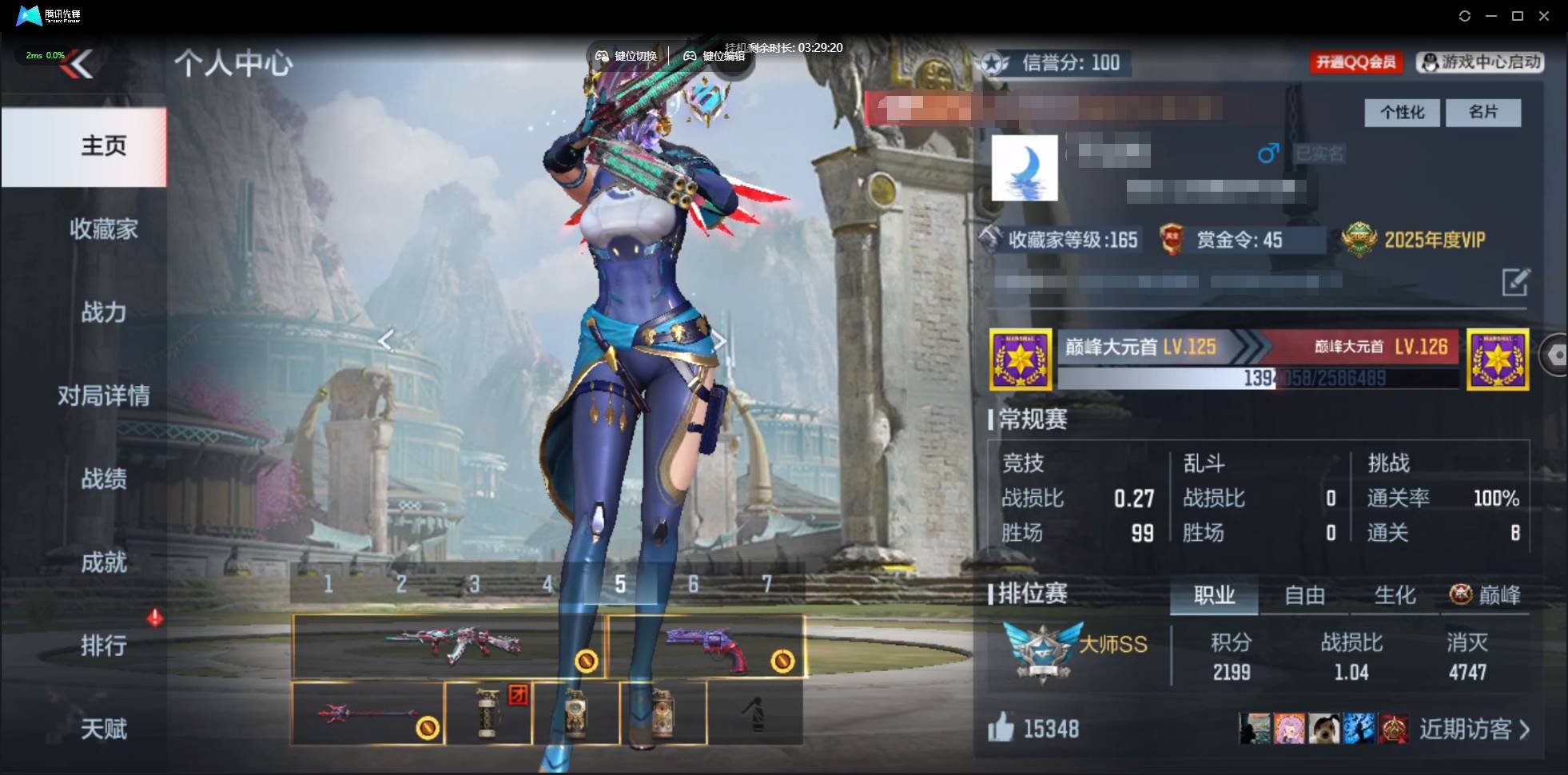
Task: Click the 开通QQ会员 button
Action: click(1356, 62)
